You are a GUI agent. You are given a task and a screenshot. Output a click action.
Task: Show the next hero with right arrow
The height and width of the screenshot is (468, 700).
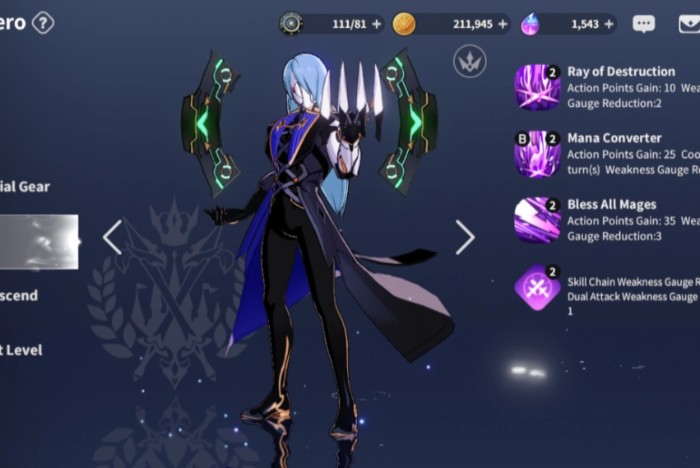tap(465, 237)
